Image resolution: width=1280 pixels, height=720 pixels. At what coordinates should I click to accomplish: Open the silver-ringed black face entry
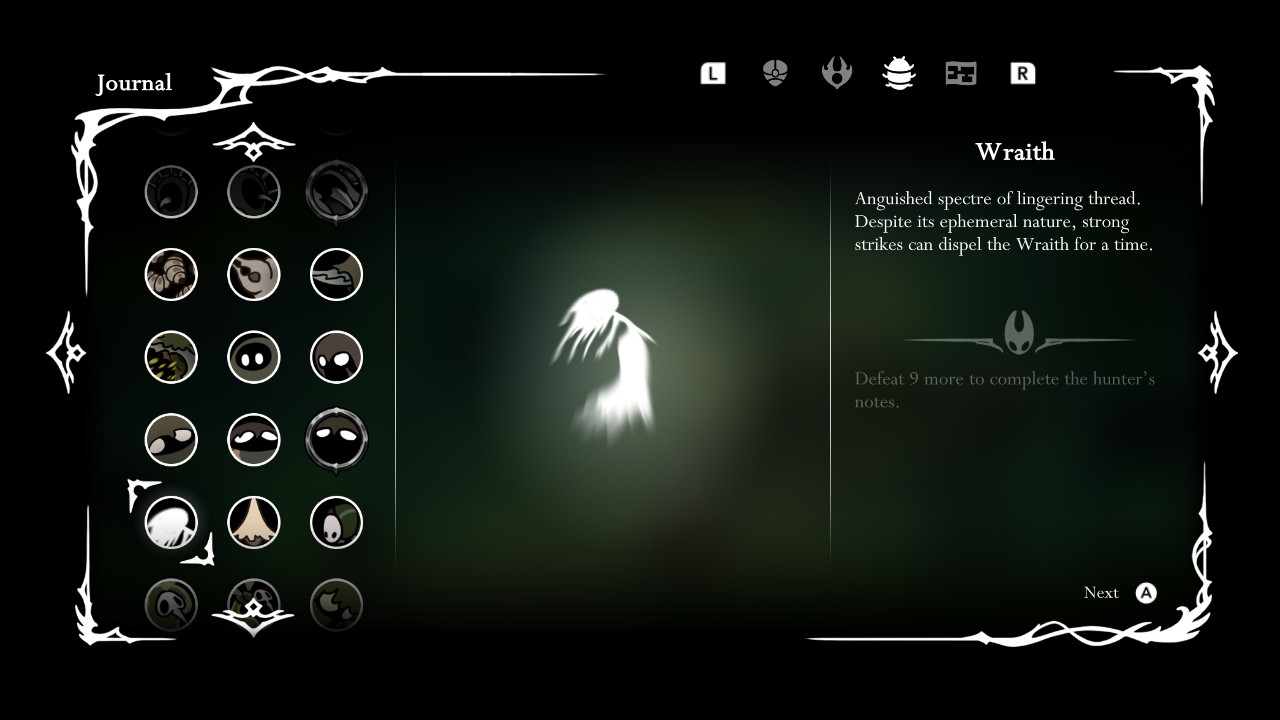point(336,440)
